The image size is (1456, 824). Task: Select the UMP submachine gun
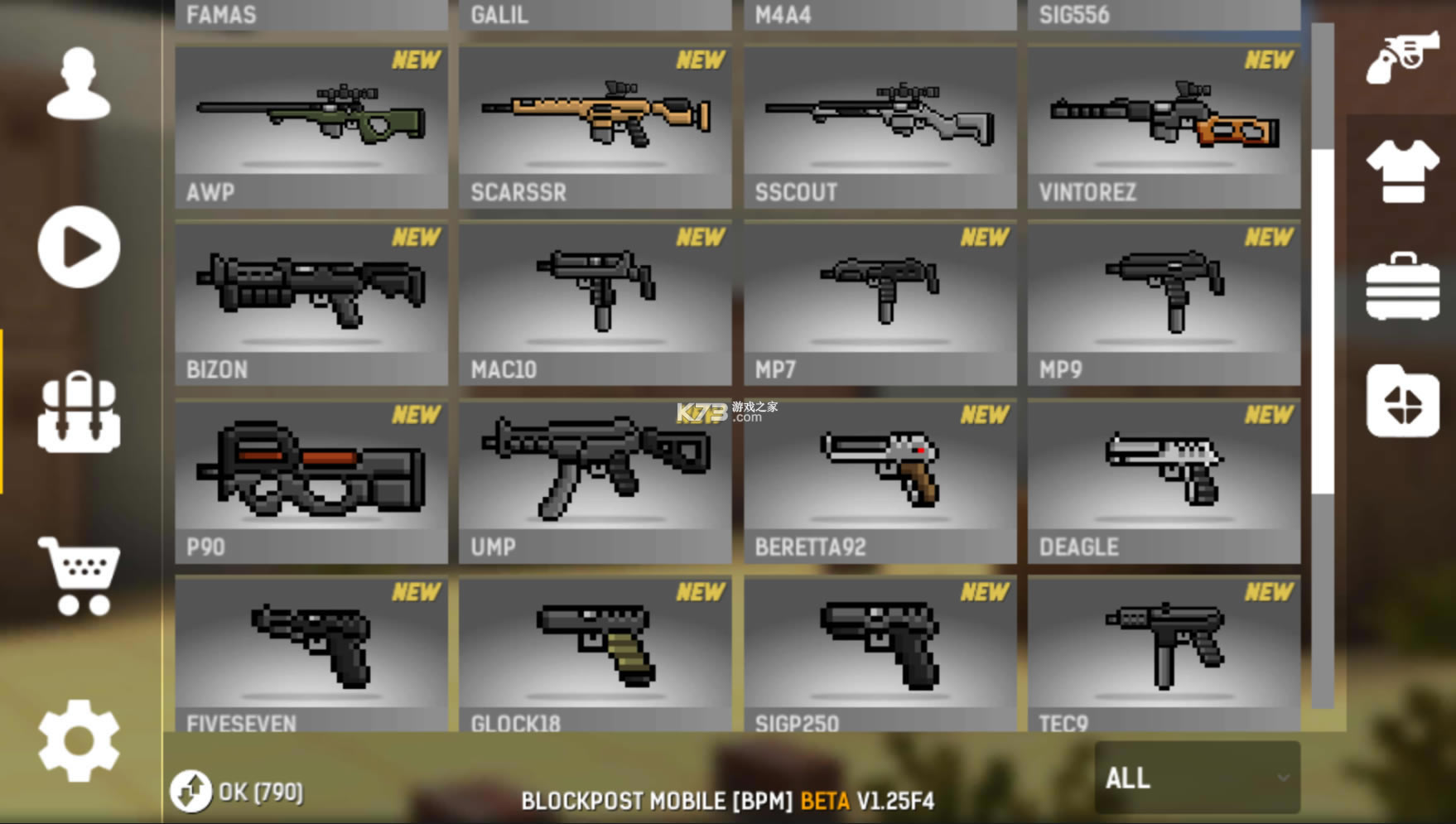[595, 480]
